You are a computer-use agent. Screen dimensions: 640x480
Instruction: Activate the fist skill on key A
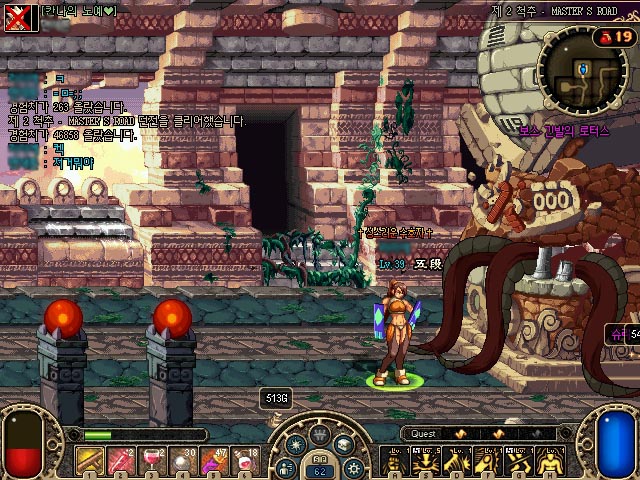pos(395,461)
